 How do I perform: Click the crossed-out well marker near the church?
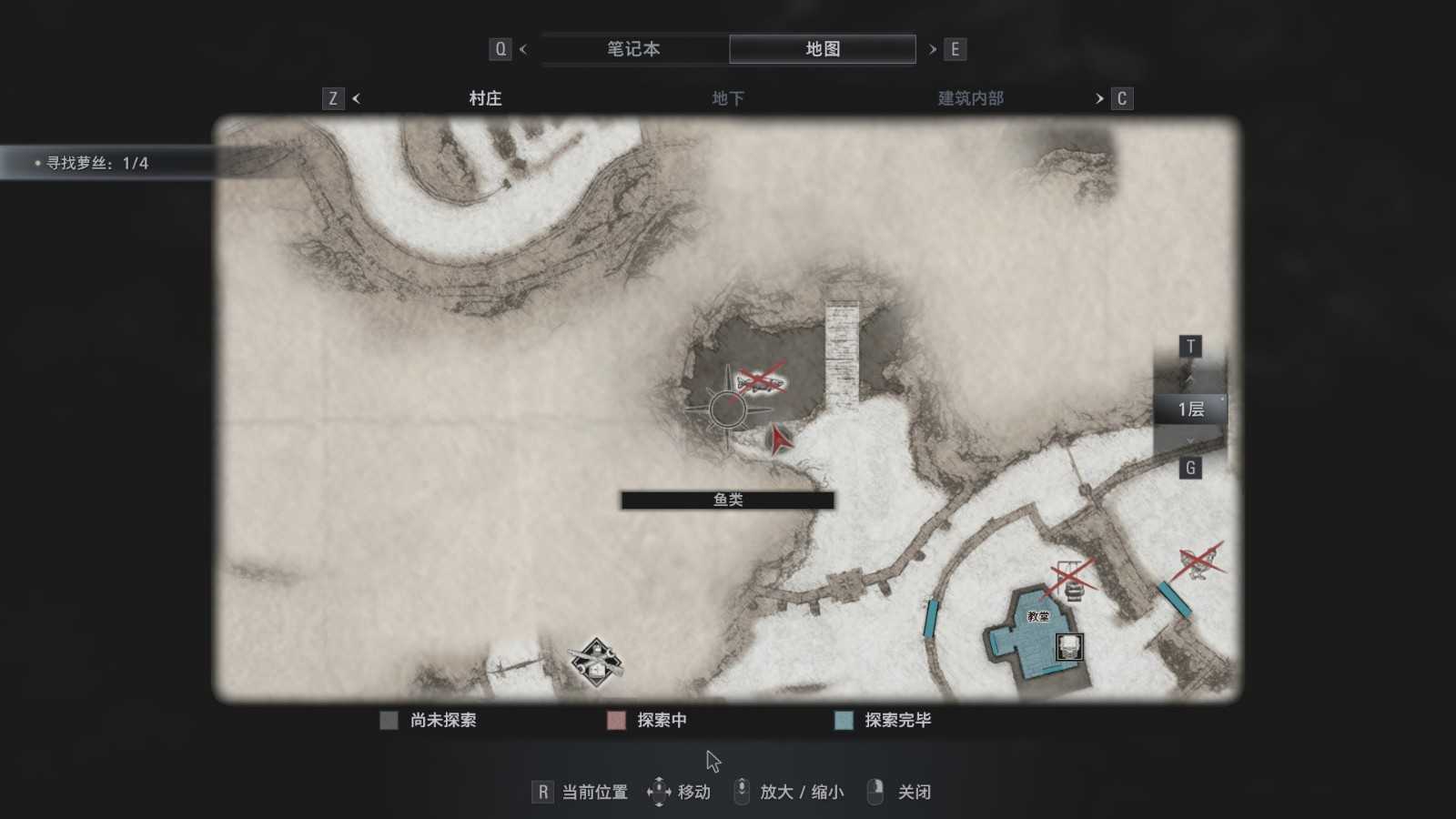(x=1067, y=578)
